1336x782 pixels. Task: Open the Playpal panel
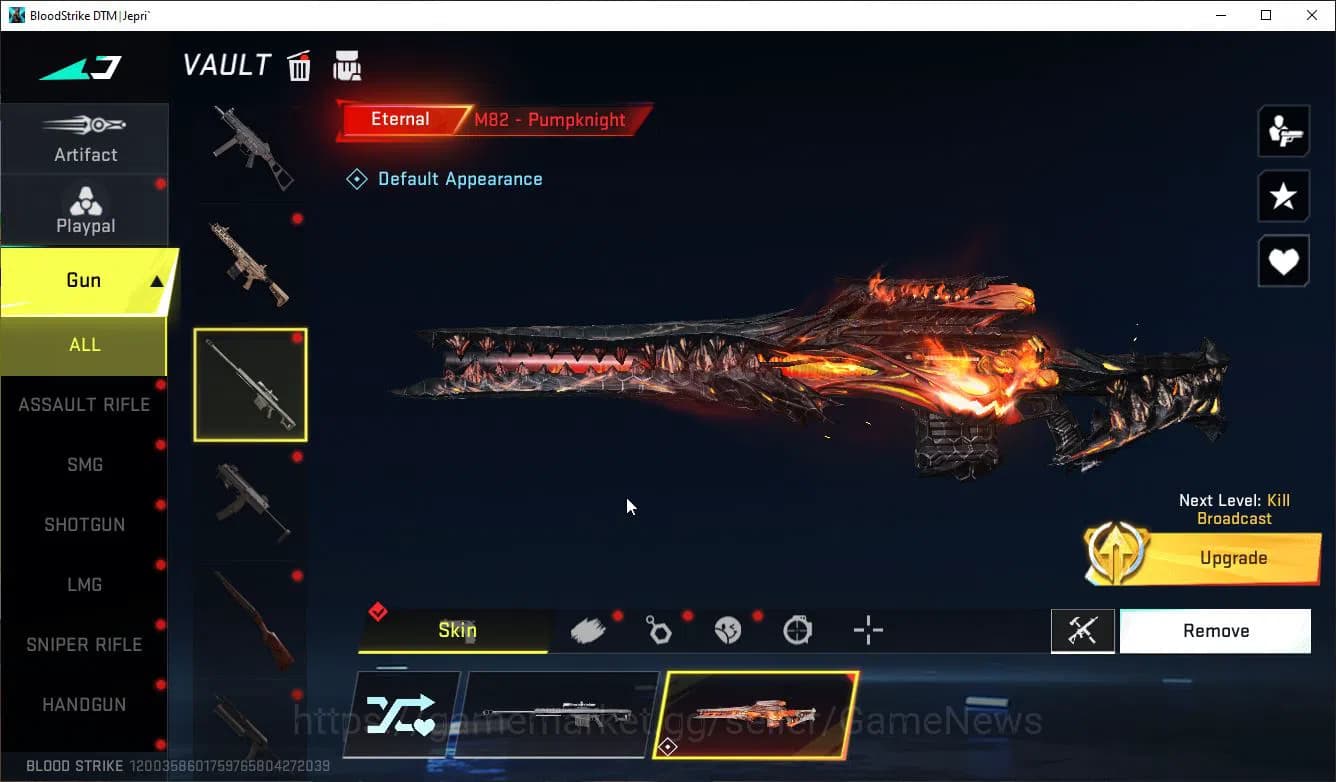tap(85, 210)
